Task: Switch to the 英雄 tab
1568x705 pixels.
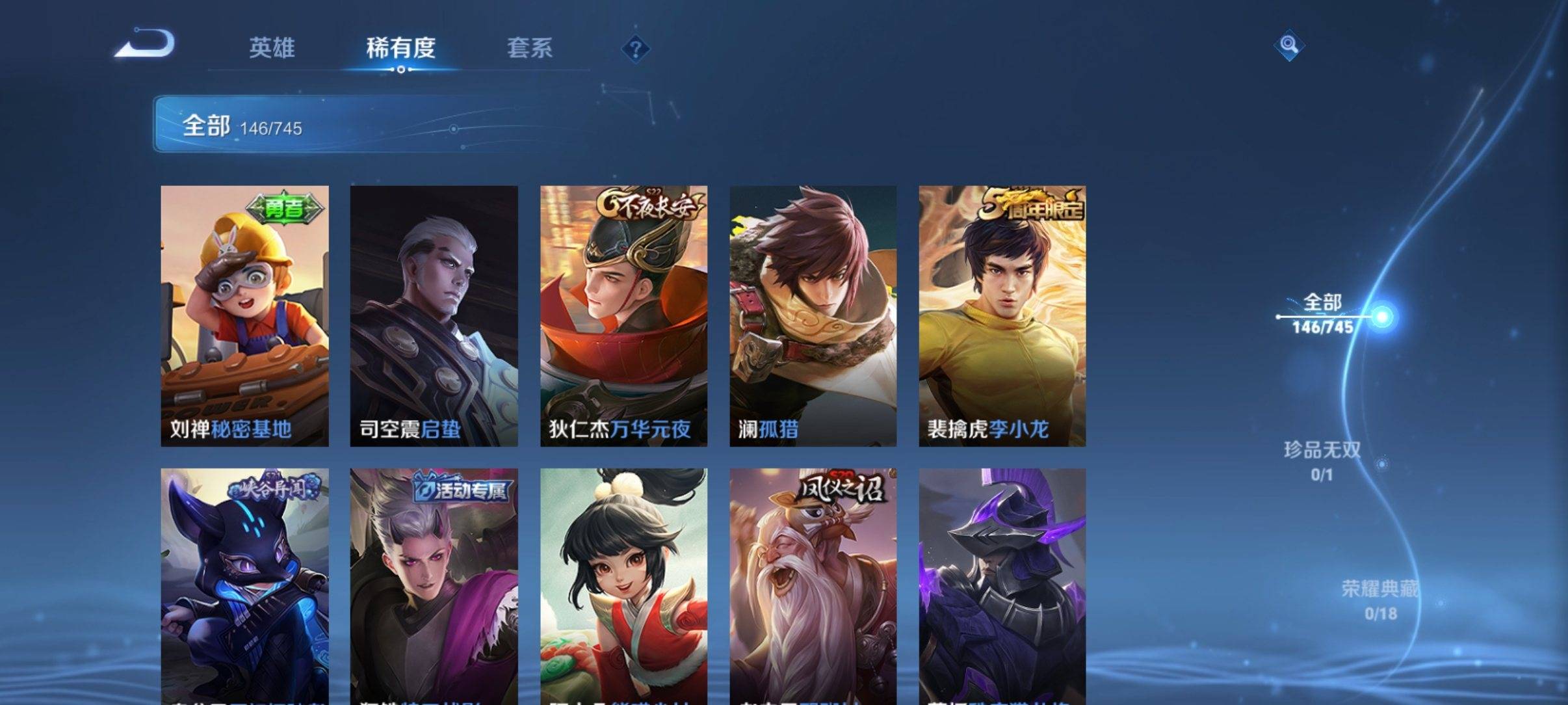Action: [x=272, y=47]
